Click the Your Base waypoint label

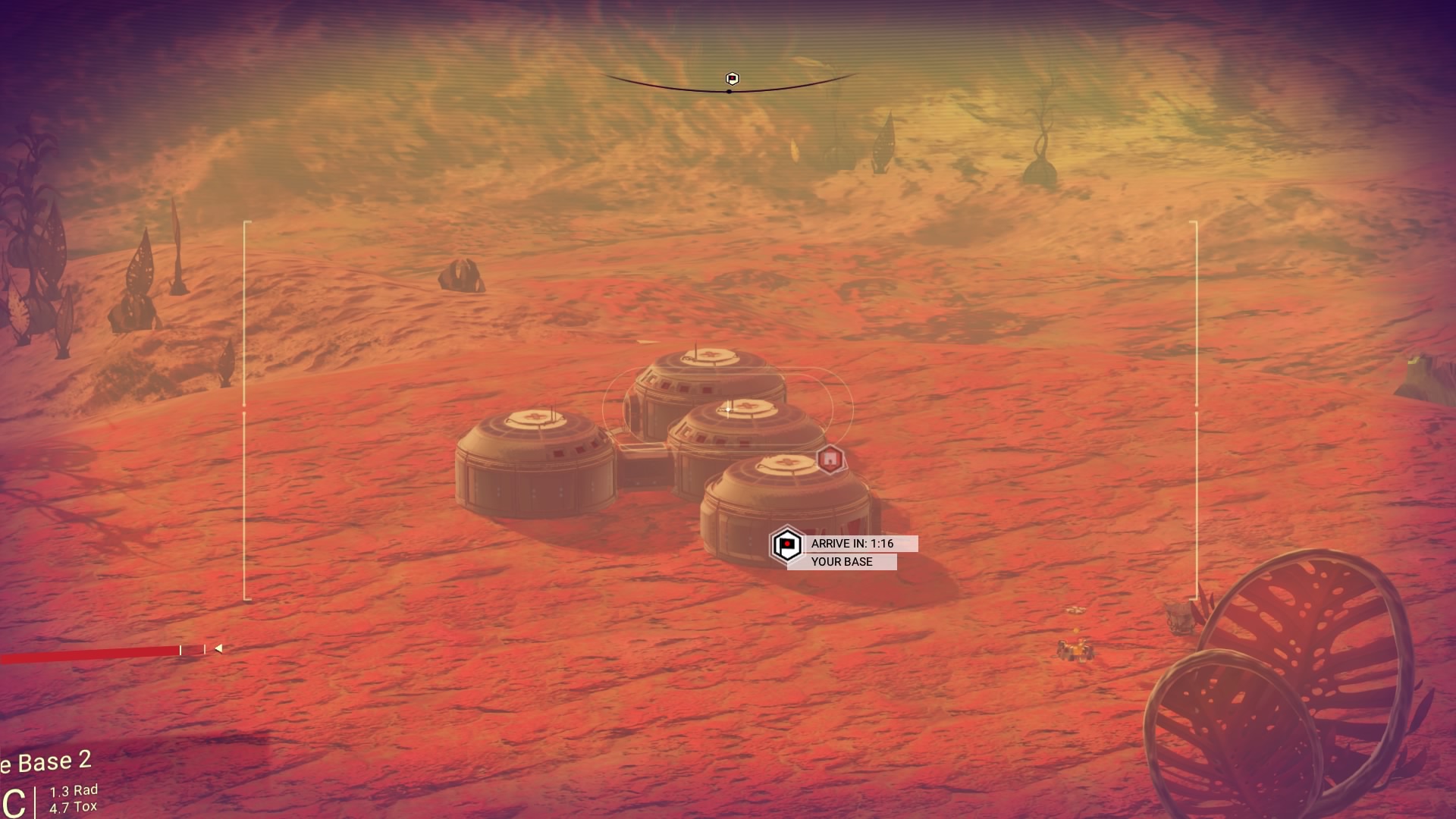click(x=842, y=562)
